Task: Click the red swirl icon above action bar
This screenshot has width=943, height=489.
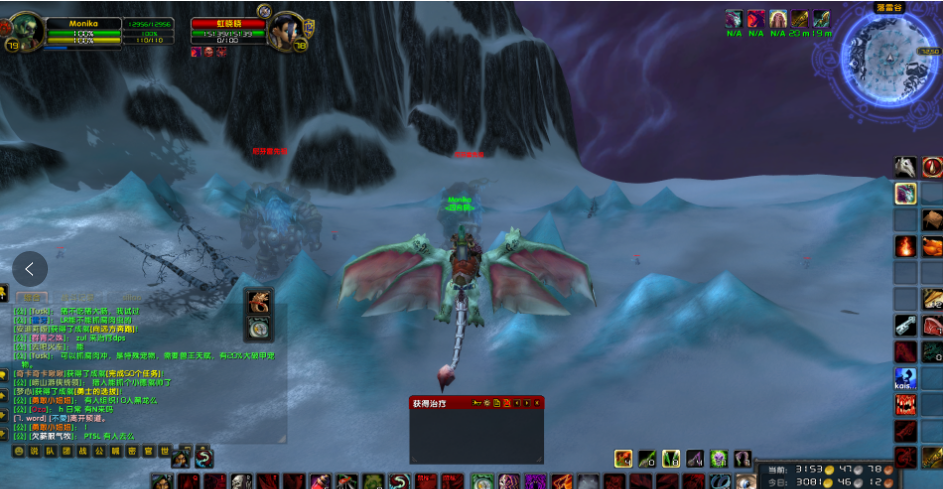Action: coord(204,457)
